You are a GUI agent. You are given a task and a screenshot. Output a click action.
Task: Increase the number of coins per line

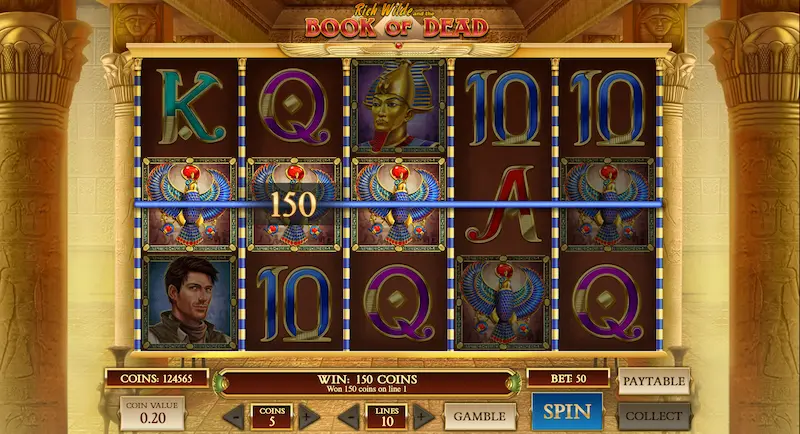pos(309,416)
